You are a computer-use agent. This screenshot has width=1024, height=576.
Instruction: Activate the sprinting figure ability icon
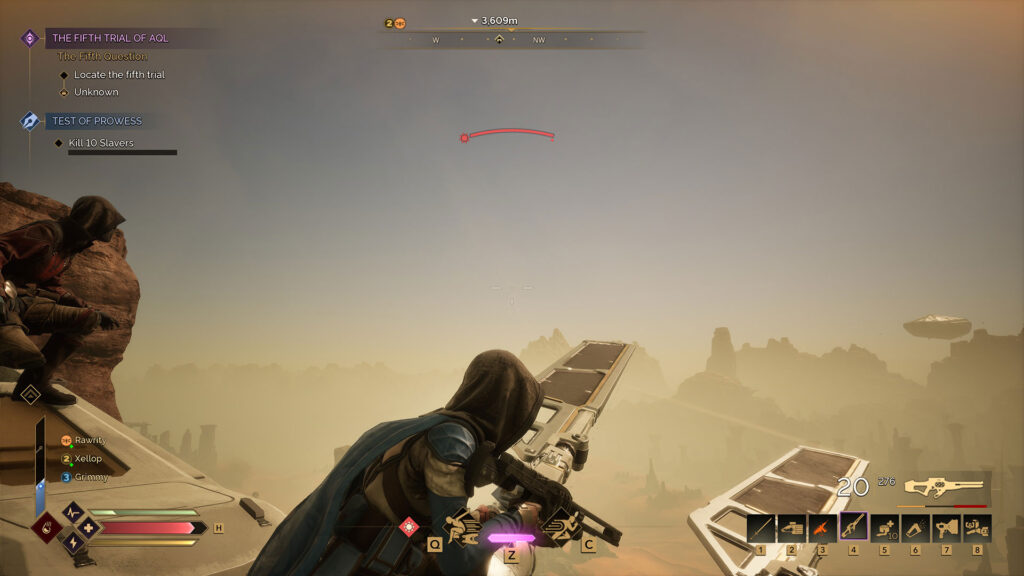click(x=561, y=525)
